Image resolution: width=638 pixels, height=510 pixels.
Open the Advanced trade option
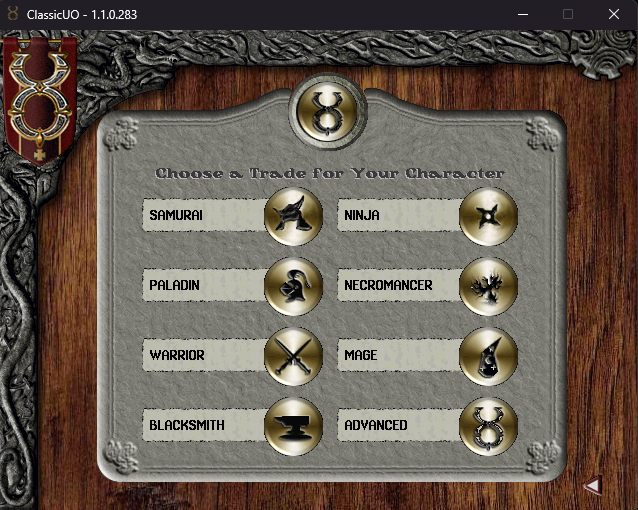tap(376, 425)
